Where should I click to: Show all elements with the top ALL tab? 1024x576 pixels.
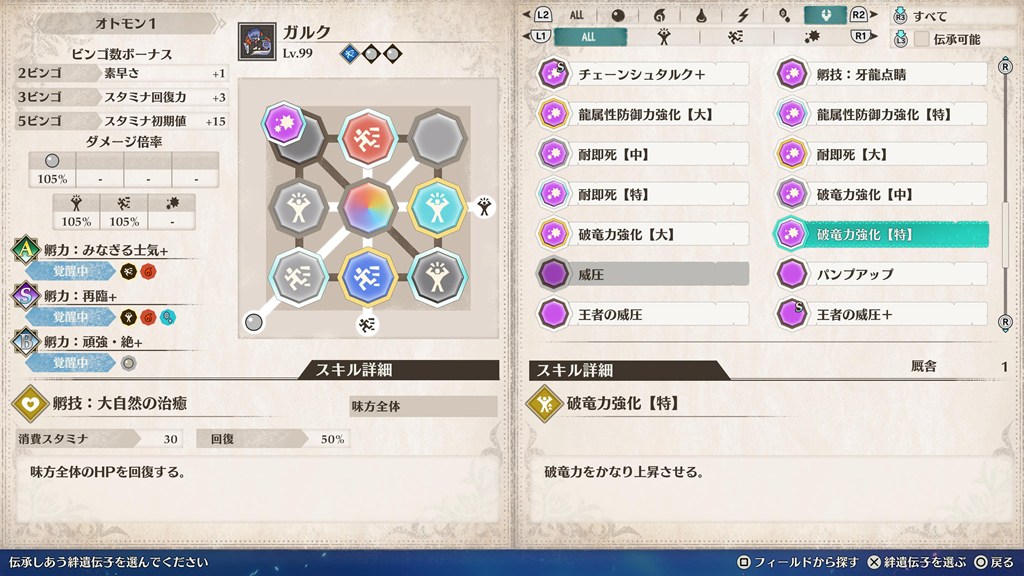coord(577,15)
